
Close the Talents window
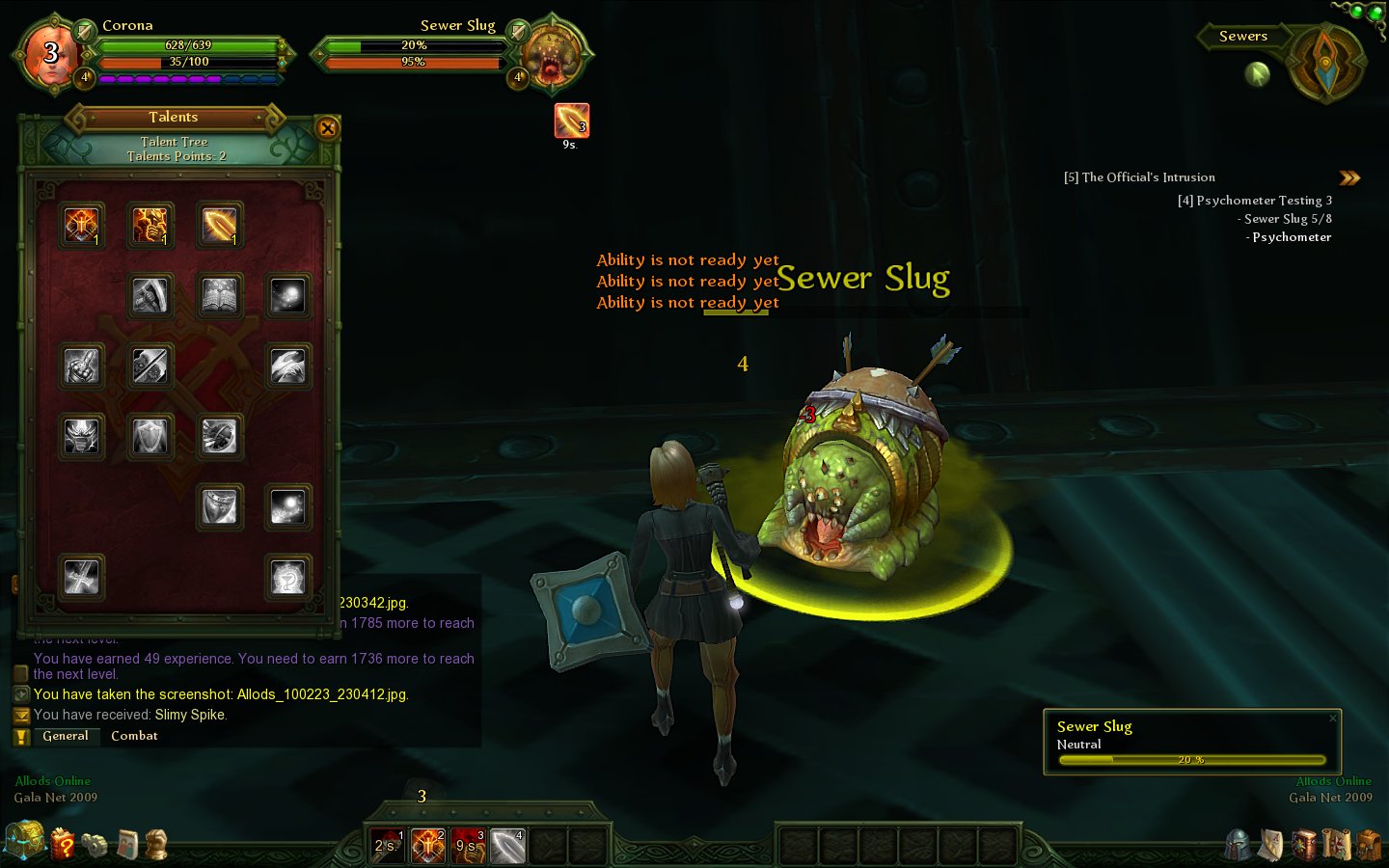[327, 128]
